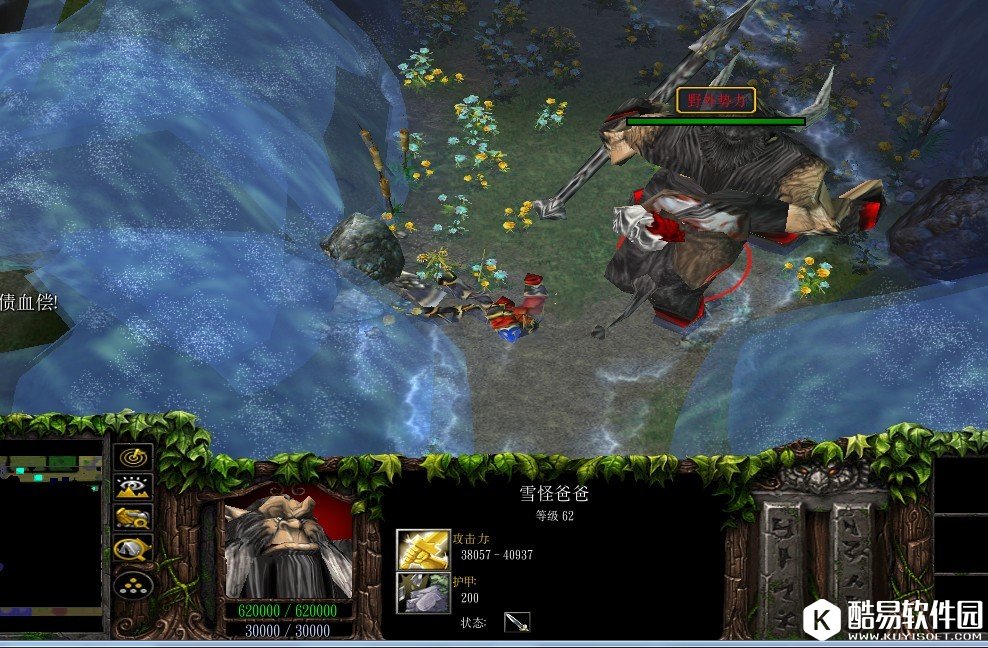Toggle minimap ally color mode
The image size is (988, 648).
point(133,517)
